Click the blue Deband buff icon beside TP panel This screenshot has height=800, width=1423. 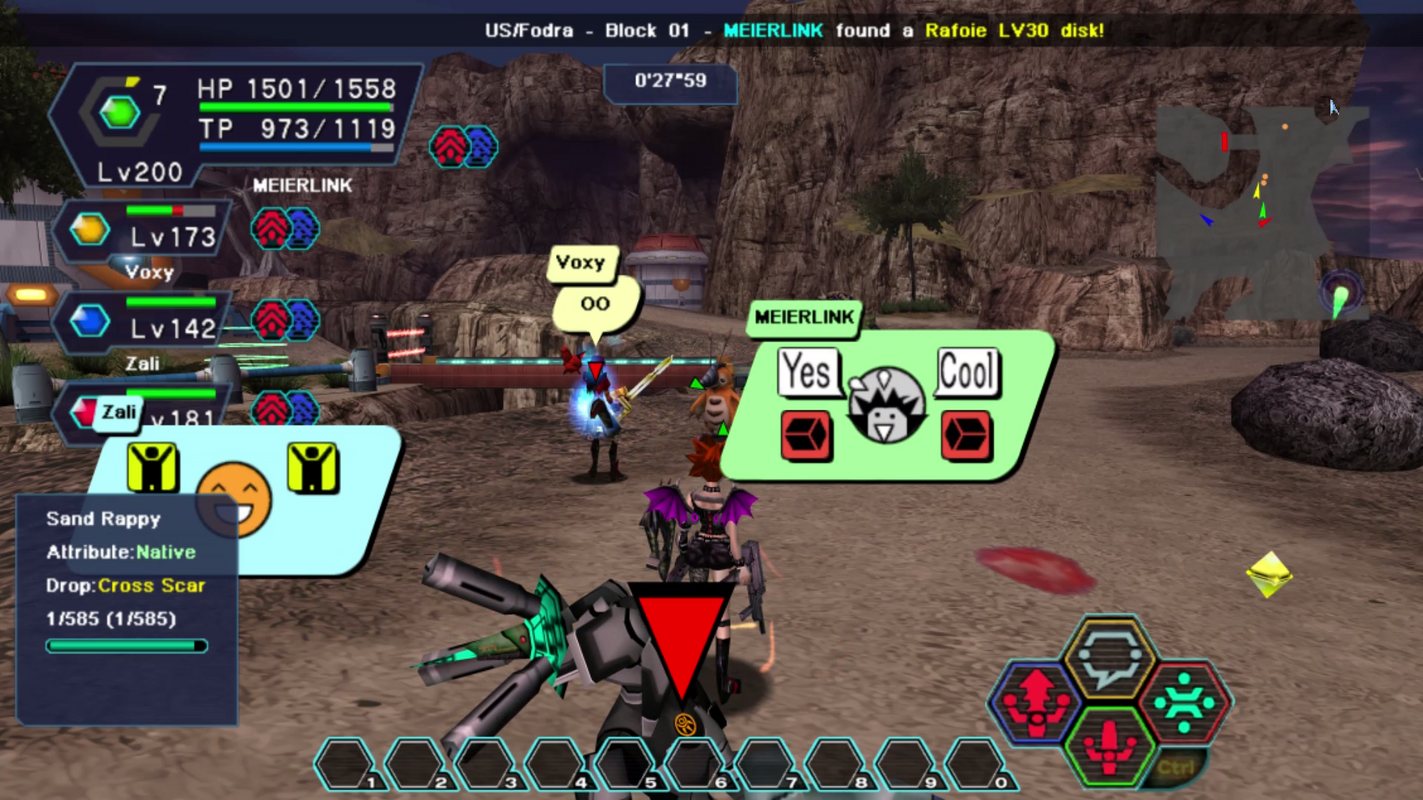(482, 147)
